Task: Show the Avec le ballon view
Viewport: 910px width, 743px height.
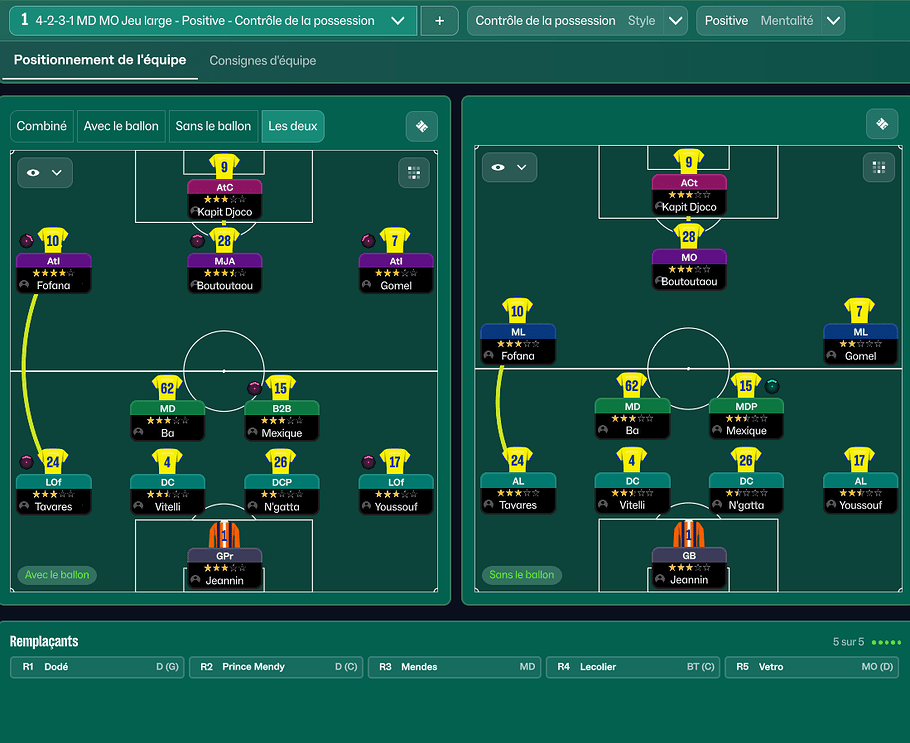Action: point(121,126)
